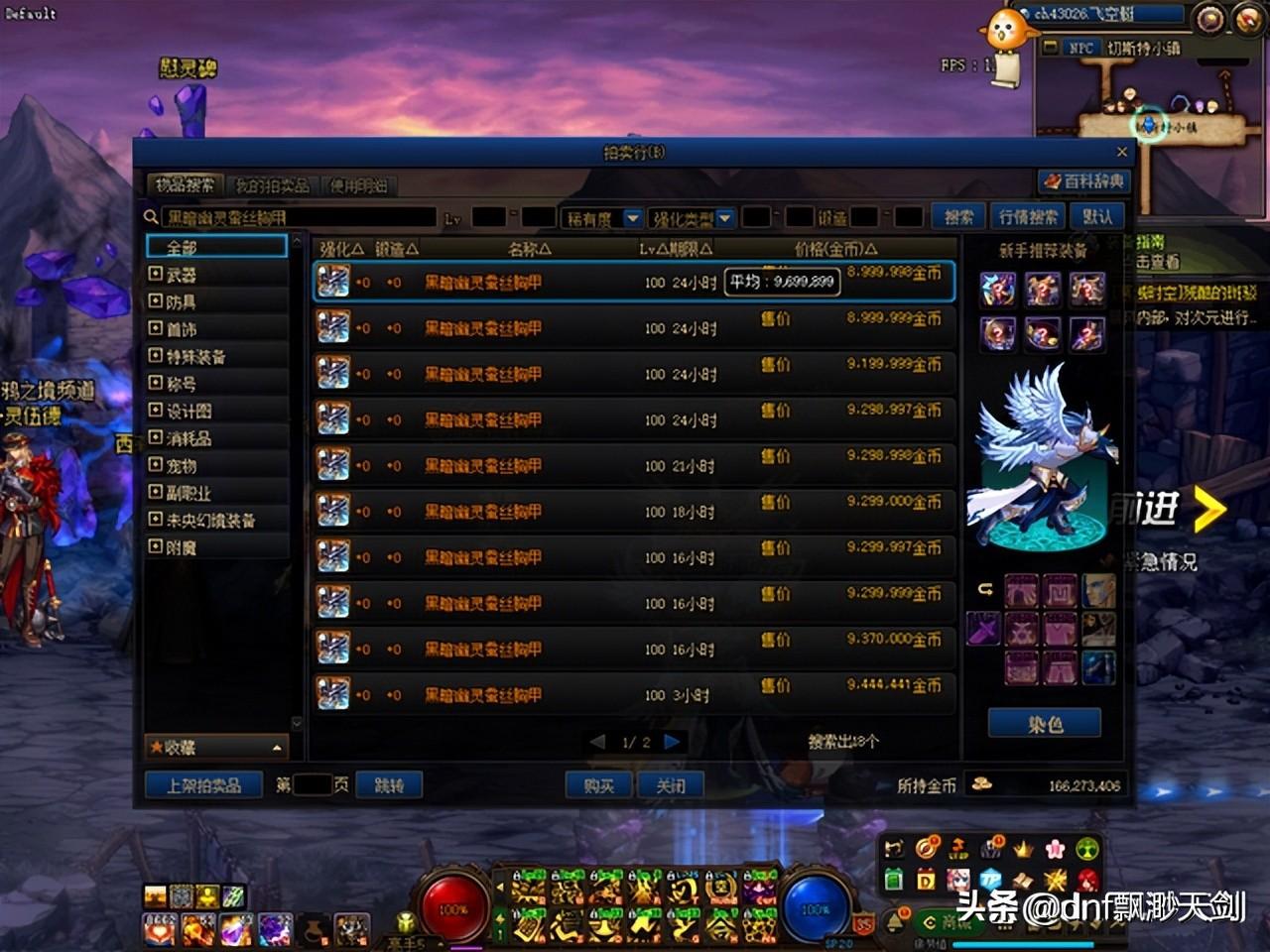Open the 使用明细 tab
The width and height of the screenshot is (1270, 952).
pos(359,185)
